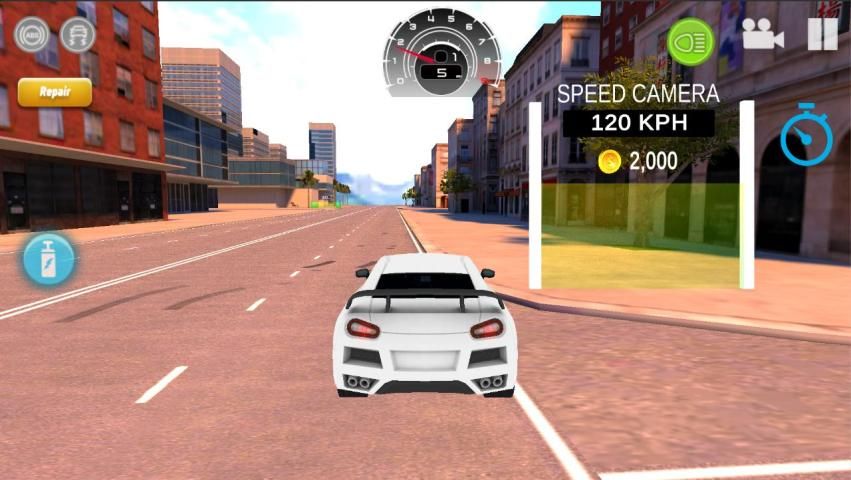This screenshot has width=851, height=480.
Task: Toggle the green headlights button
Action: (690, 42)
